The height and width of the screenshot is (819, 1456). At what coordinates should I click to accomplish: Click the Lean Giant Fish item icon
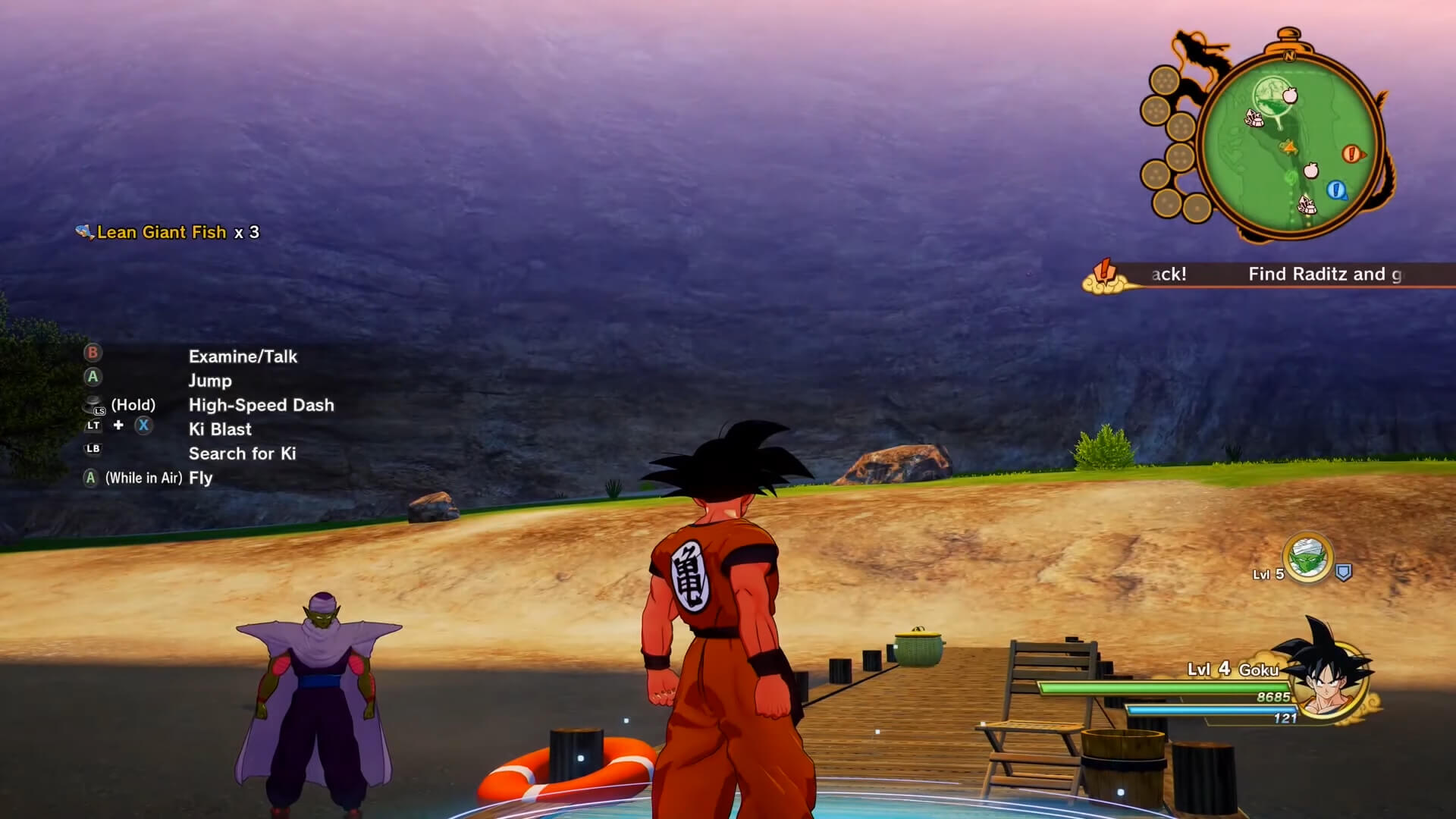click(x=83, y=231)
